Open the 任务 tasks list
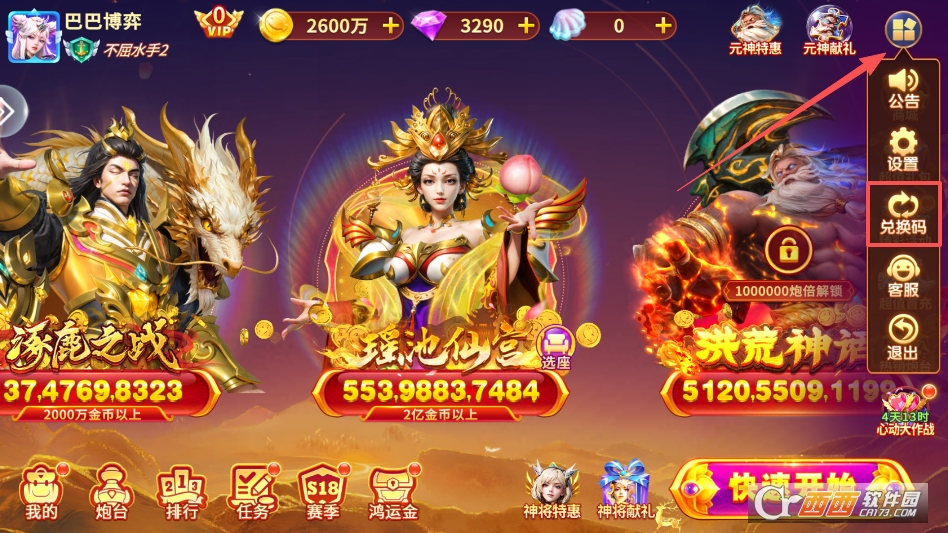 point(253,492)
